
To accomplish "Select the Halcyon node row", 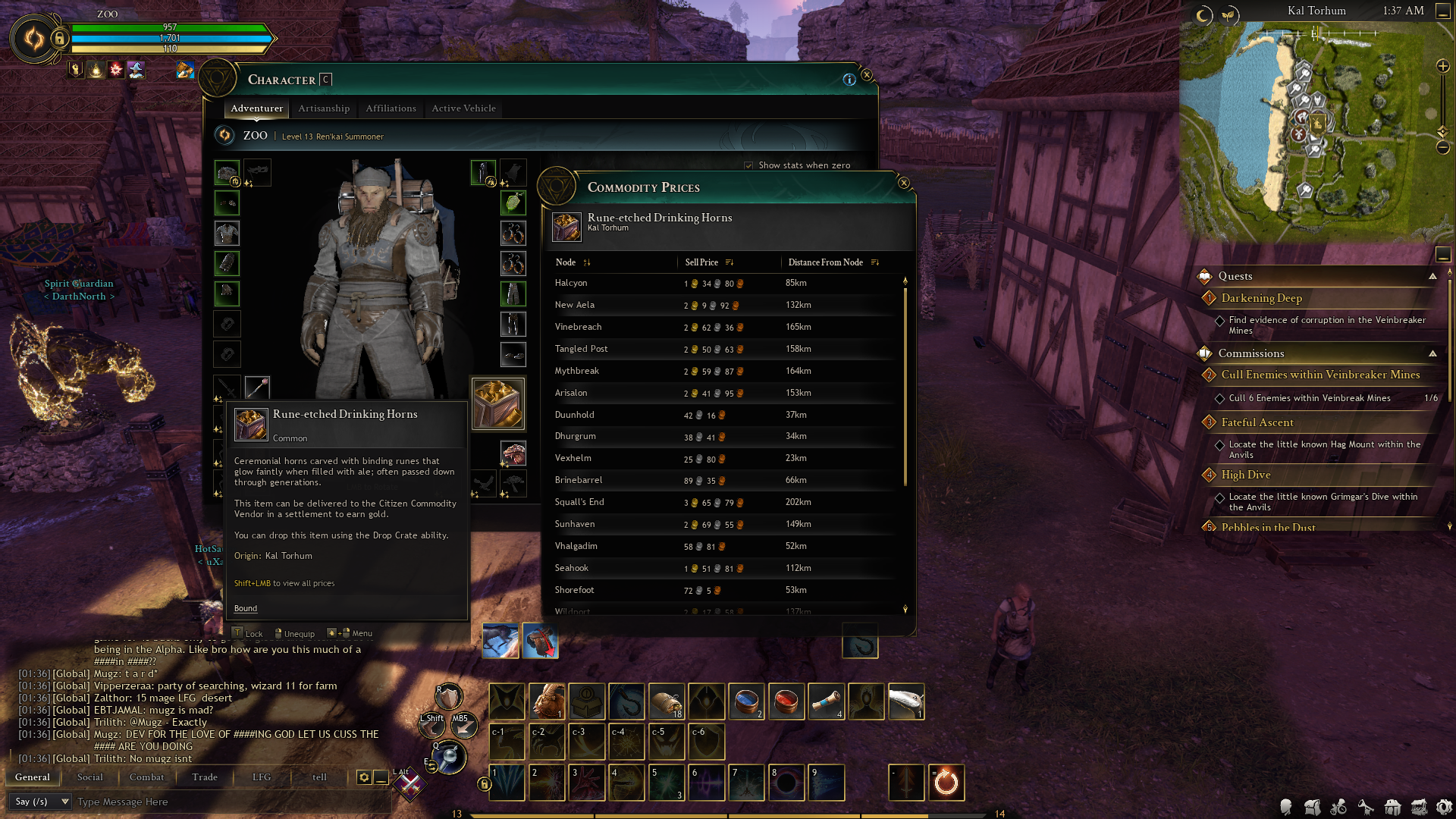I will [x=571, y=283].
